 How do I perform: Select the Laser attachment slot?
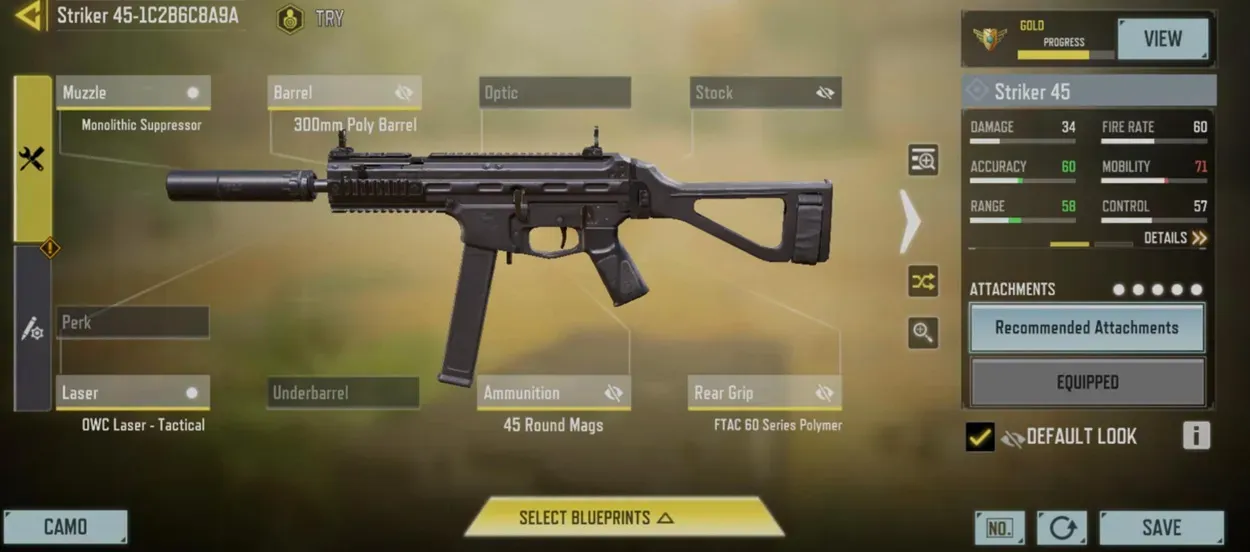click(x=133, y=392)
